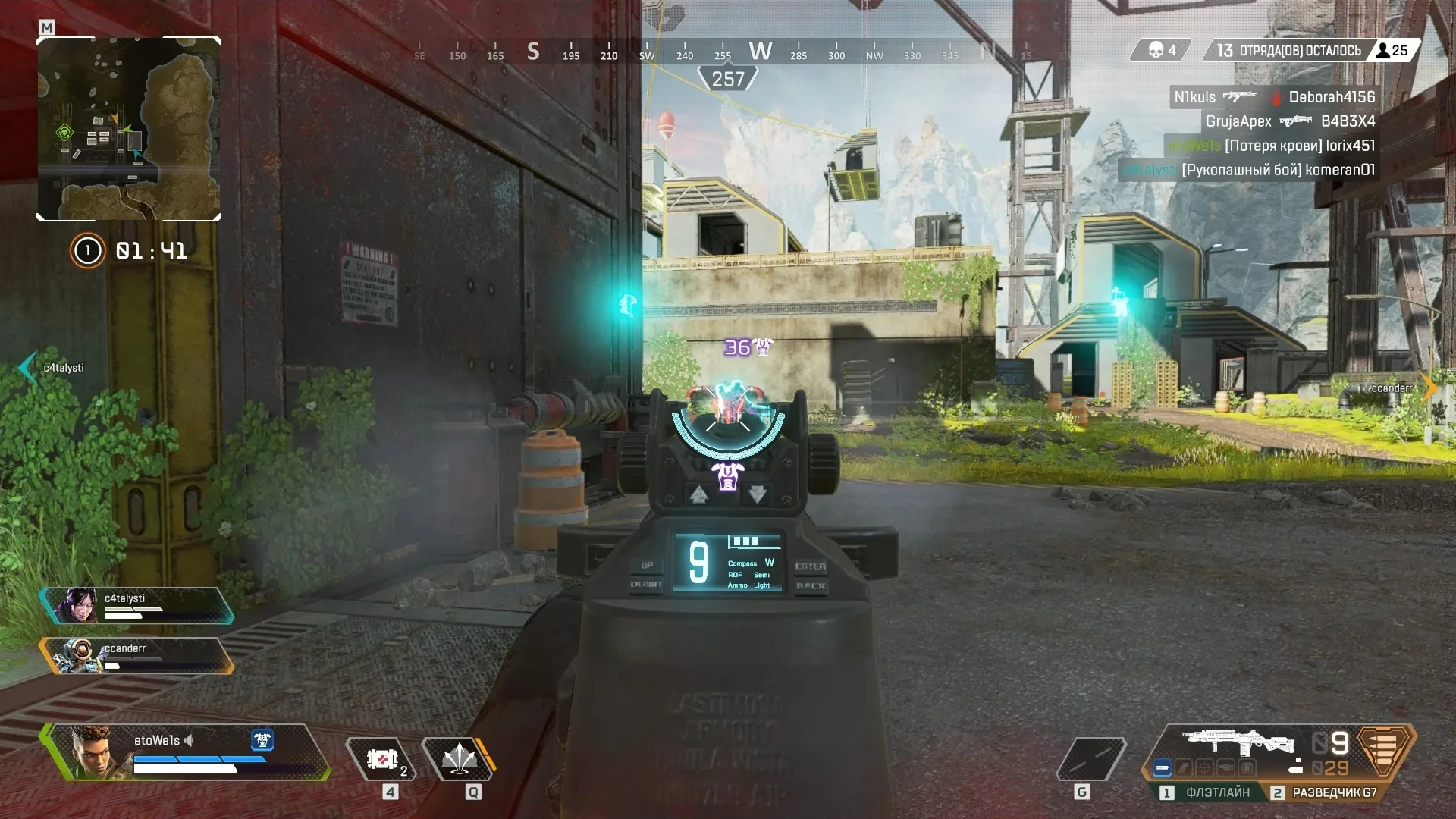The width and height of the screenshot is (1456, 819).
Task: Click the skull kill count badge
Action: pyautogui.click(x=1161, y=51)
